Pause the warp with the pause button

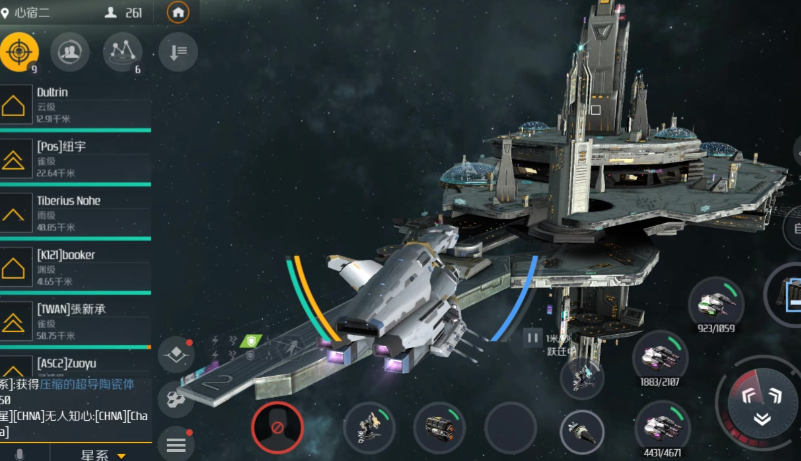(x=534, y=338)
